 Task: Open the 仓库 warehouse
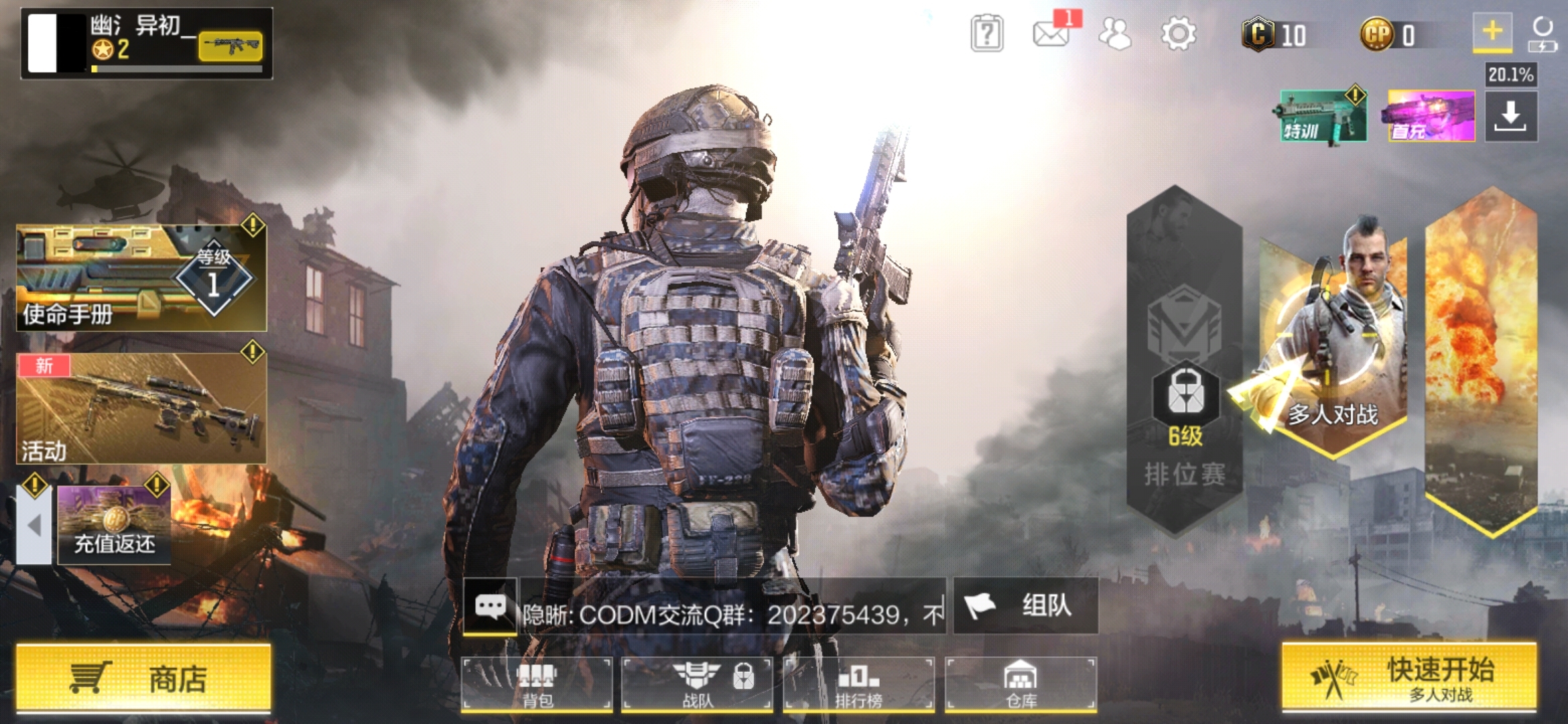pyautogui.click(x=1021, y=684)
